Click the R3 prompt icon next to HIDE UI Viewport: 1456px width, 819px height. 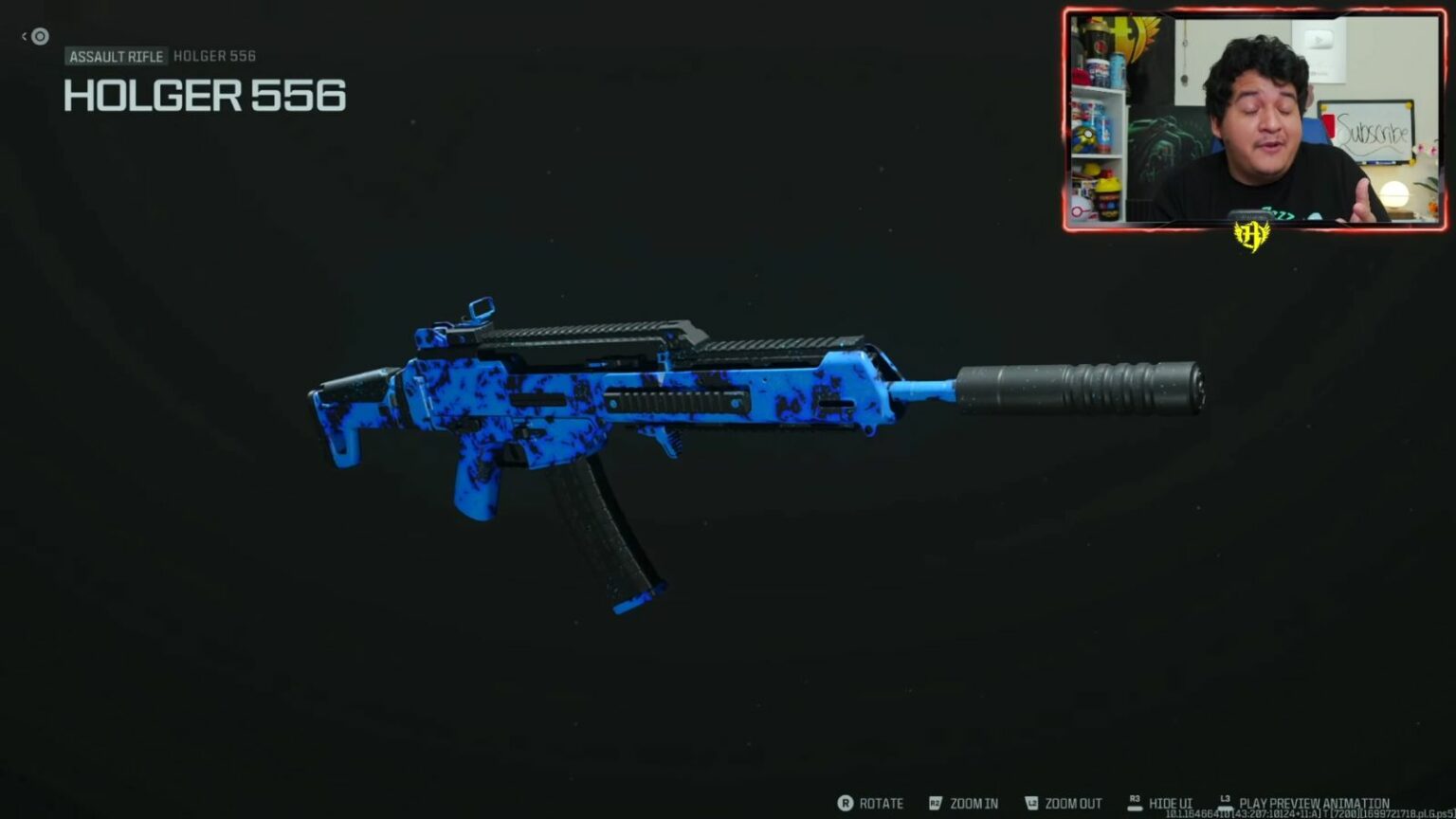[1134, 801]
